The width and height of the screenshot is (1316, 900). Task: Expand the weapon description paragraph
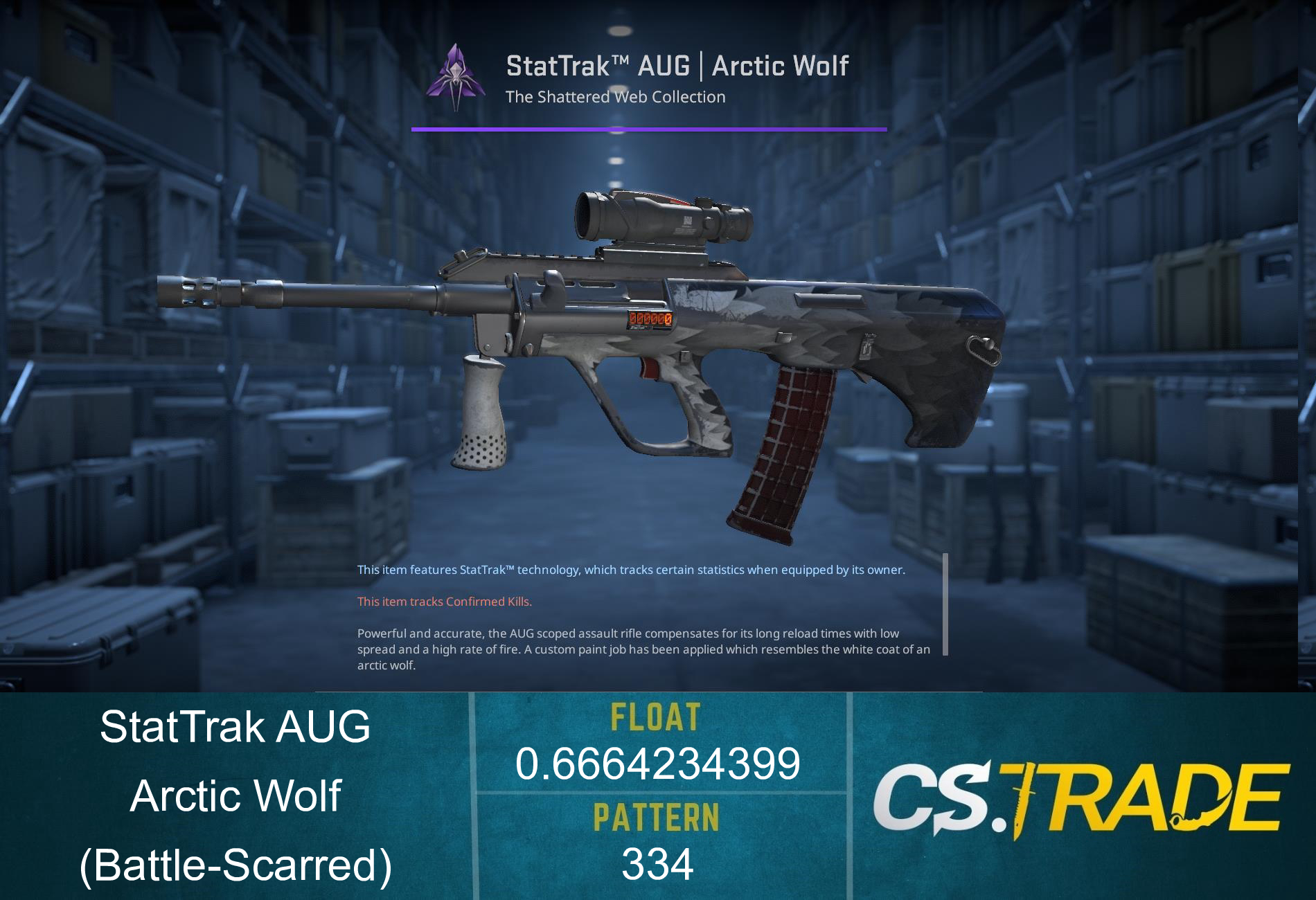click(x=641, y=649)
